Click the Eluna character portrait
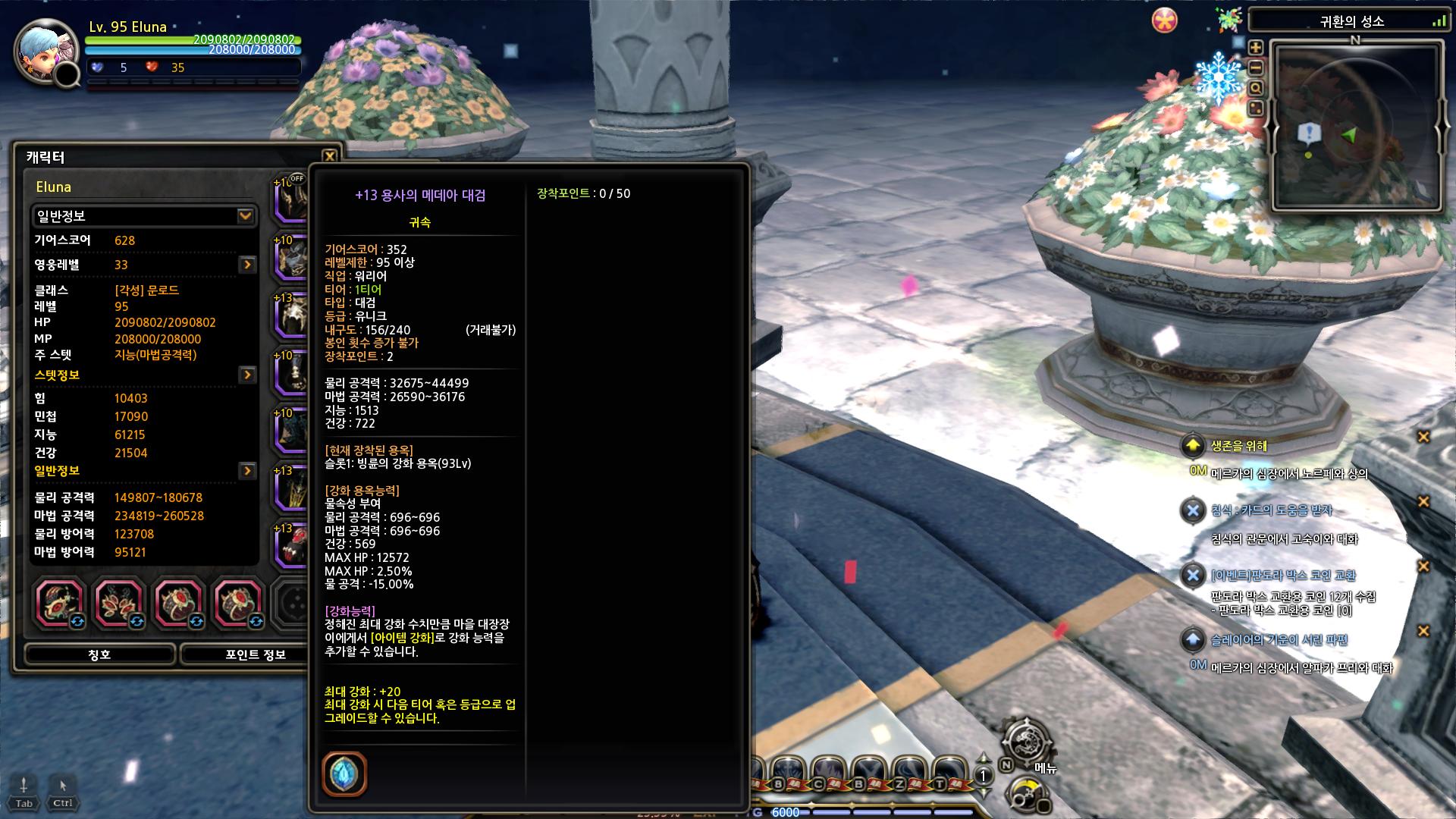 click(x=44, y=51)
